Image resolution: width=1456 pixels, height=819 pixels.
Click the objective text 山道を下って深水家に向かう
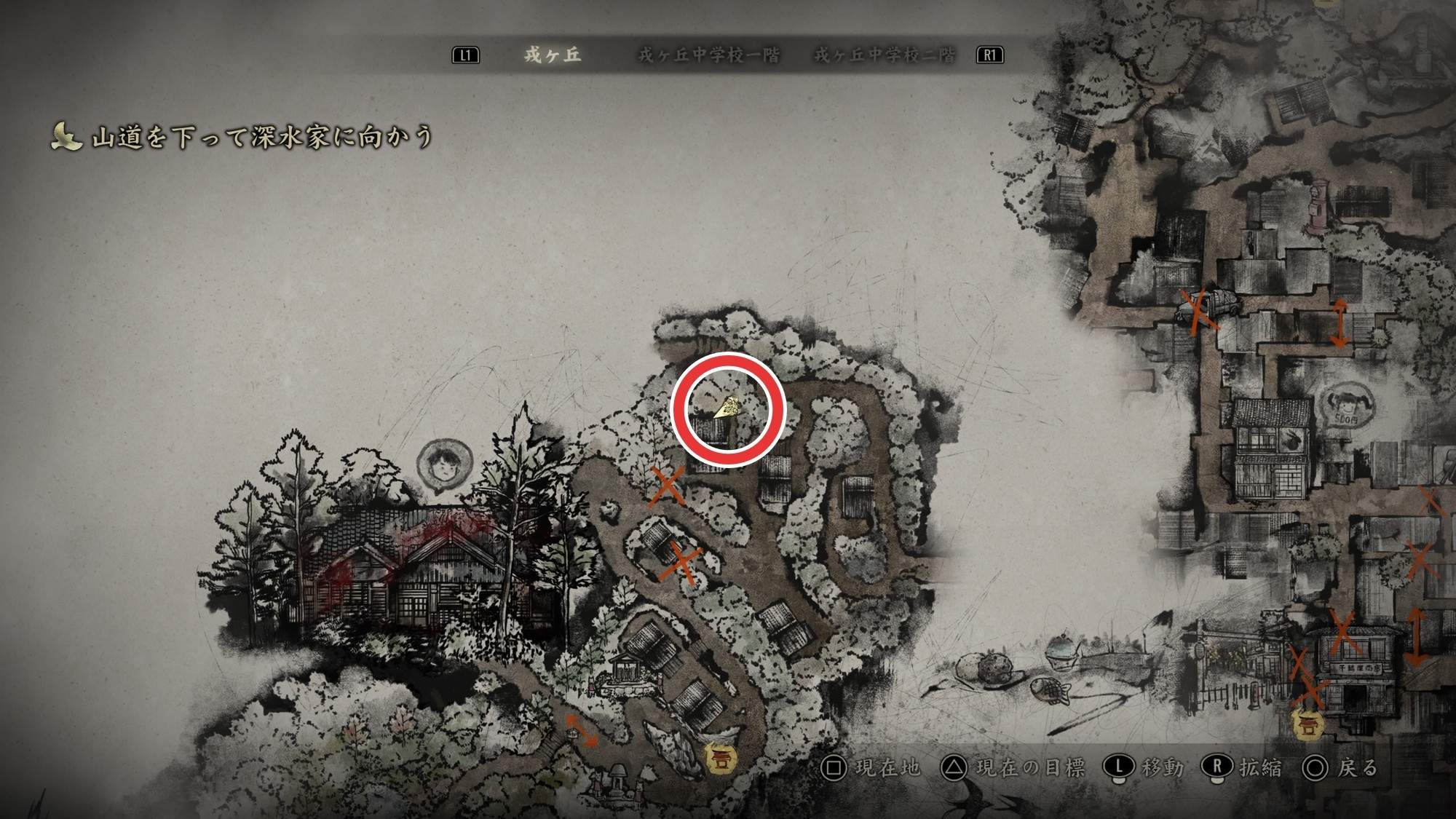pyautogui.click(x=262, y=137)
